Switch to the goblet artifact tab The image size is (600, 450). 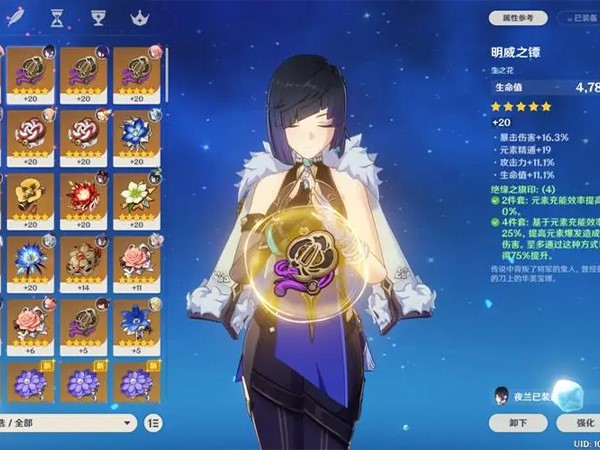(x=97, y=17)
